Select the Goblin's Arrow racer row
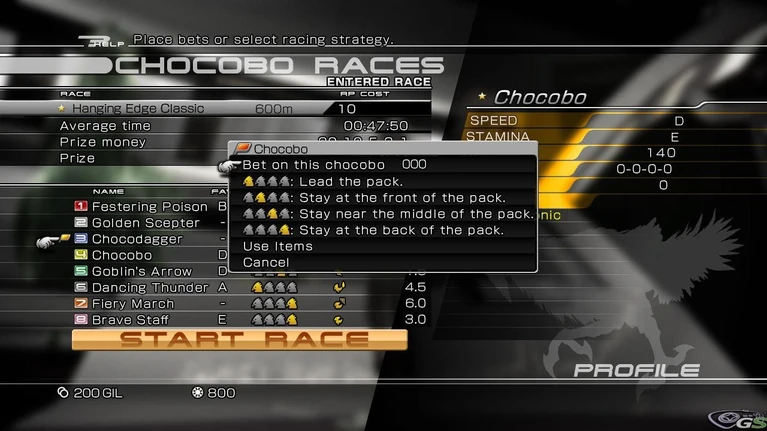This screenshot has width=767, height=431. (143, 271)
